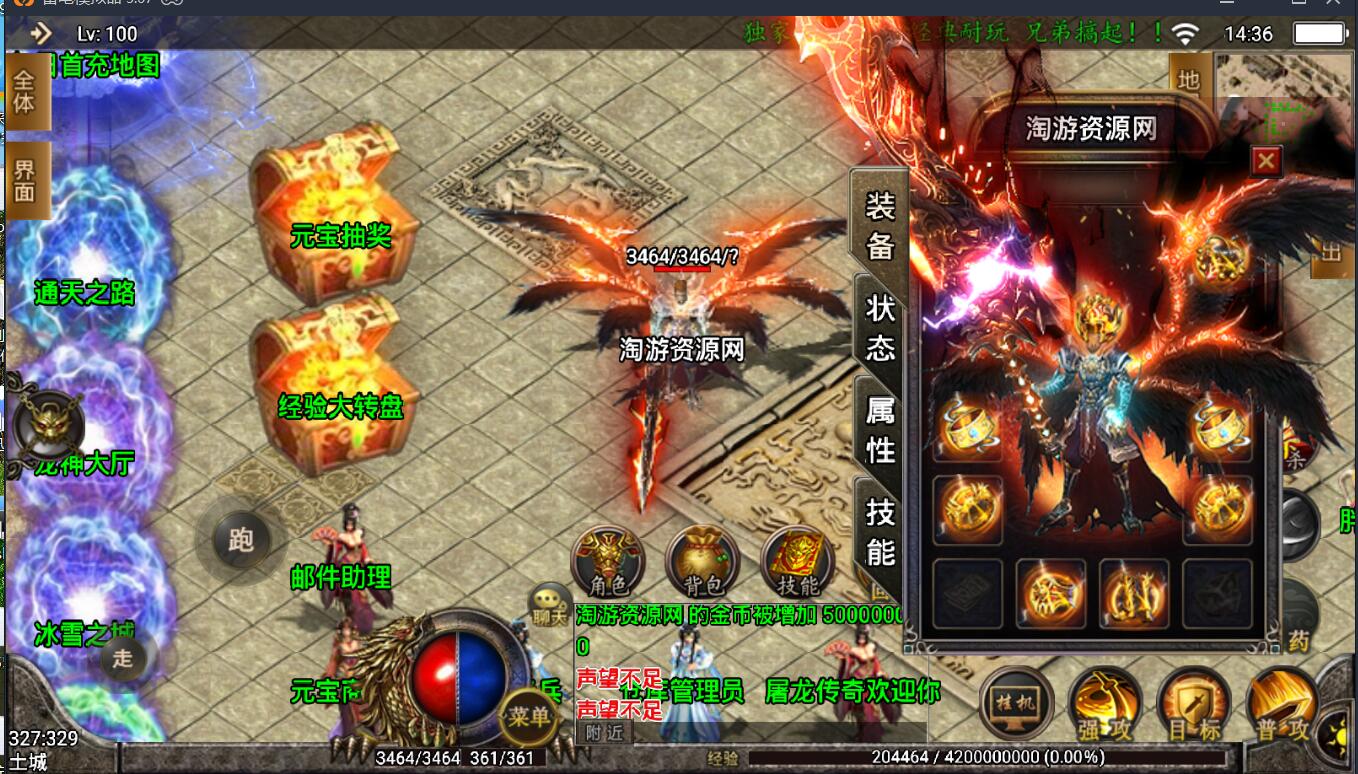Use the 普攻 normal attack button
The height and width of the screenshot is (774, 1358).
1280,705
